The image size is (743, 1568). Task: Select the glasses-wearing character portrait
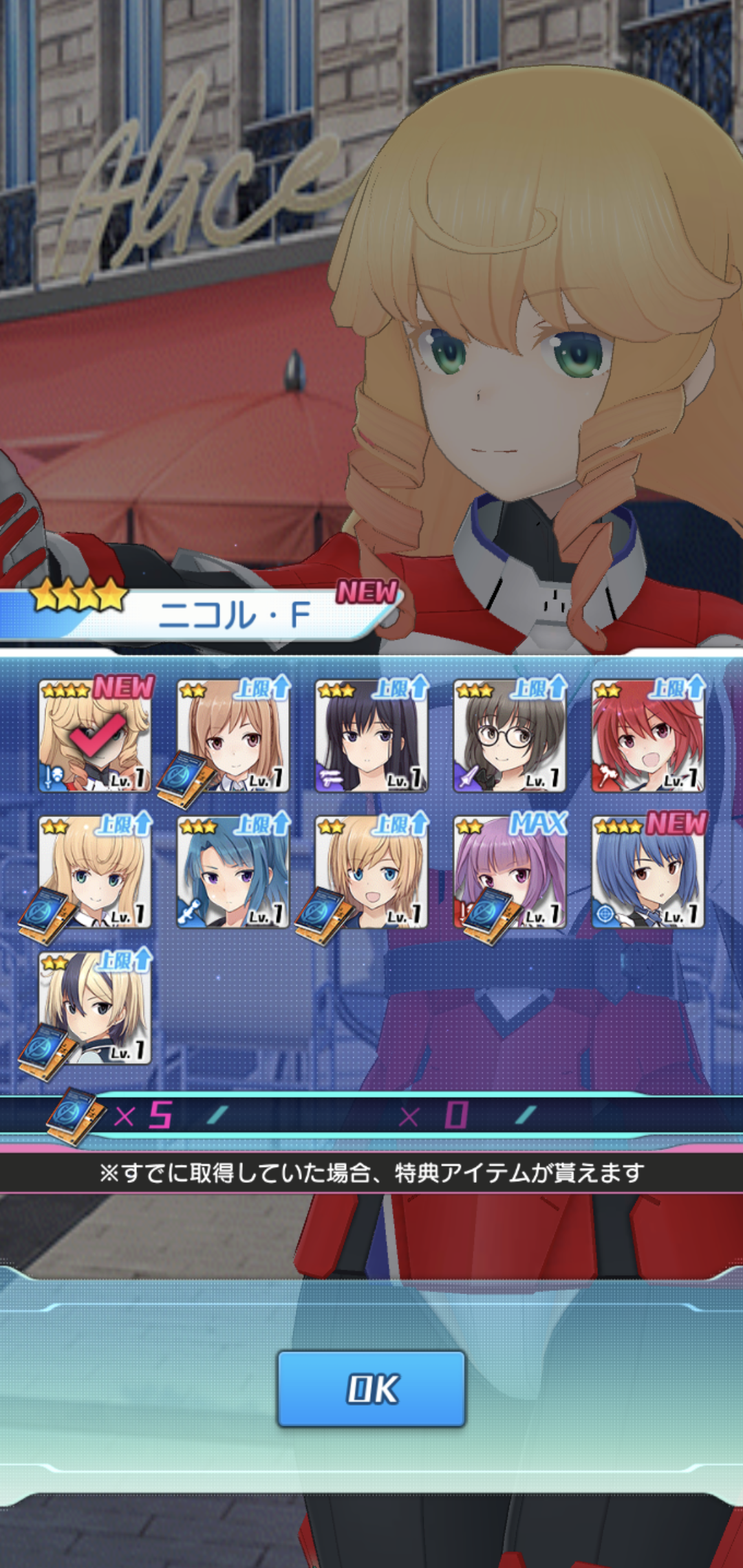510,736
